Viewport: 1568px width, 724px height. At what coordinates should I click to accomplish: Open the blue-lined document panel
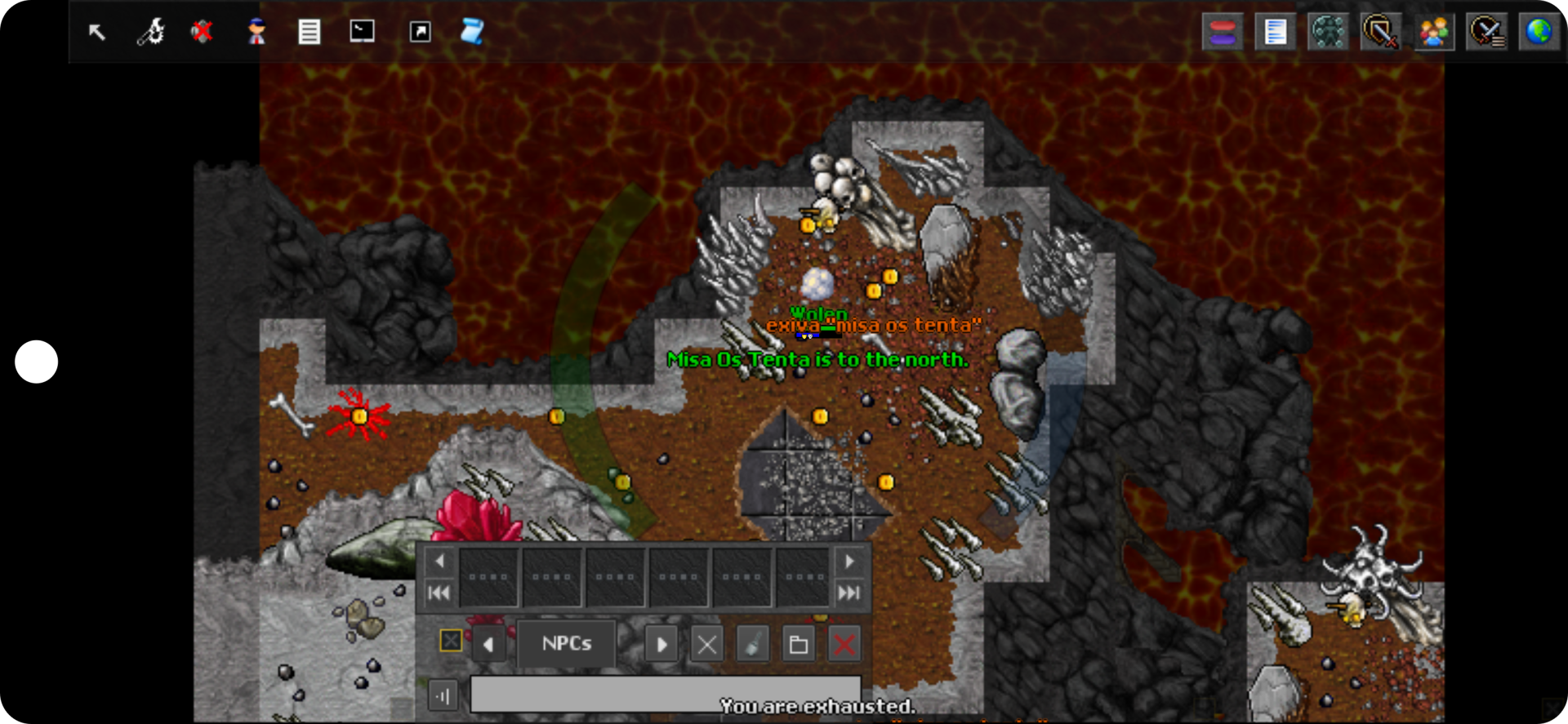pyautogui.click(x=1275, y=33)
